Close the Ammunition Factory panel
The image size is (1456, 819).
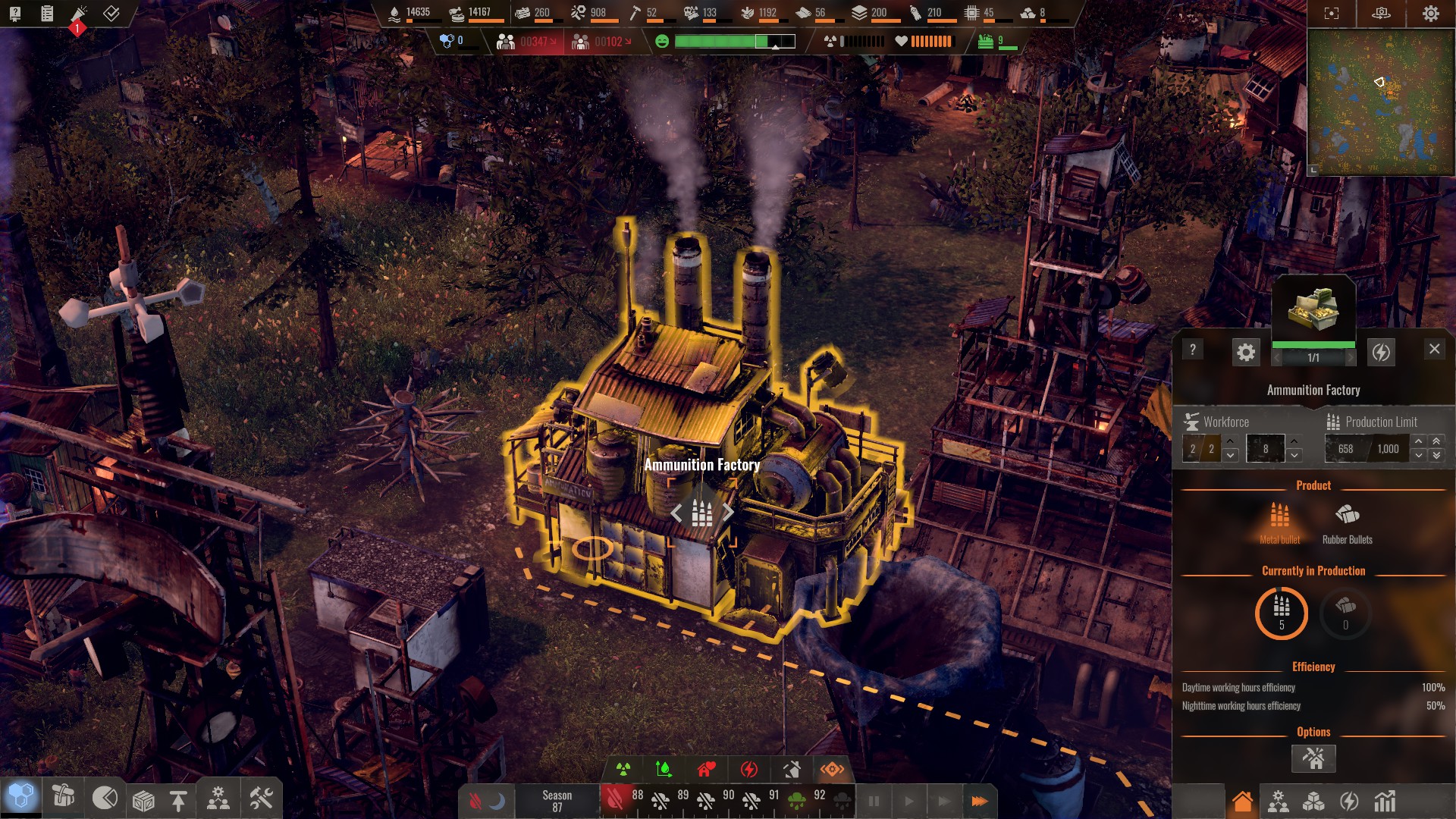1434,349
